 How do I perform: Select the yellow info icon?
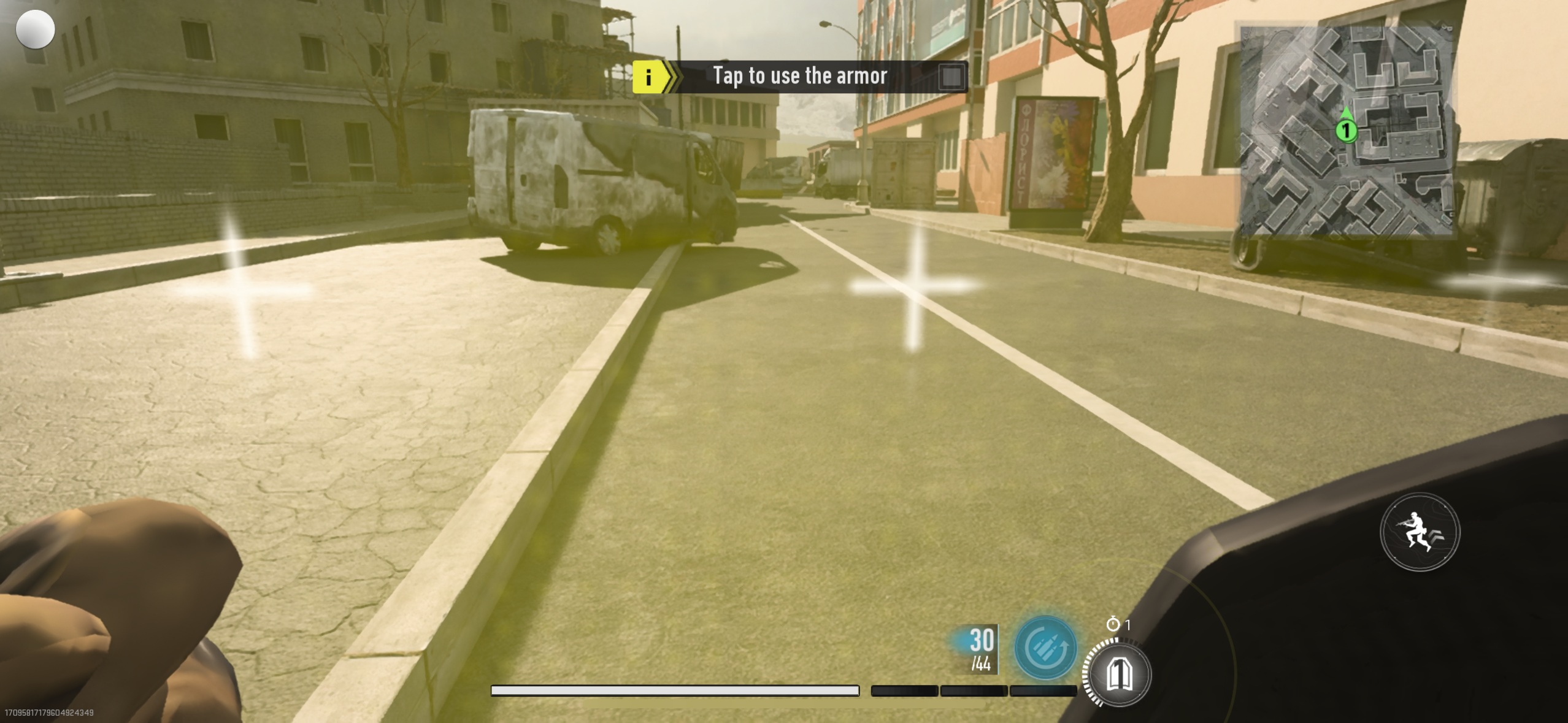click(x=648, y=77)
